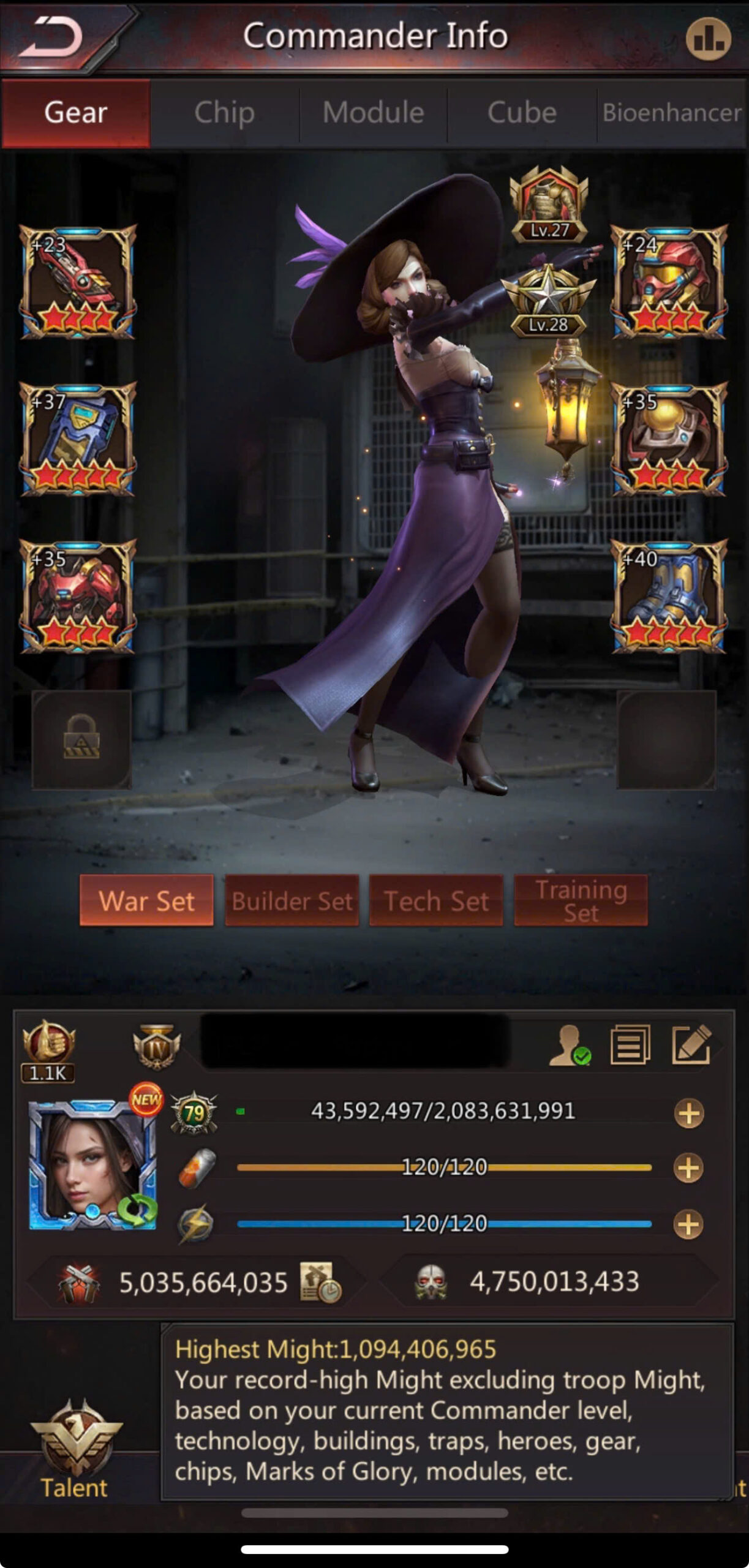This screenshot has width=749, height=1568.
Task: Open the statistics chart icon
Action: [708, 39]
